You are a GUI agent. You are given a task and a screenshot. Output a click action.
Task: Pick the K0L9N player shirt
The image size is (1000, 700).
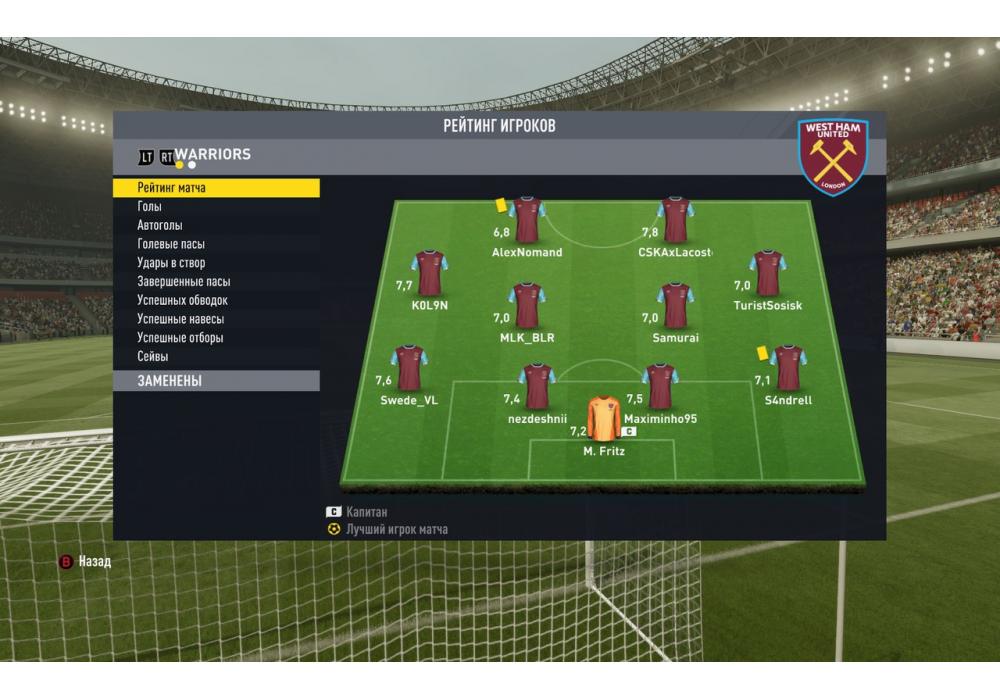pos(430,273)
